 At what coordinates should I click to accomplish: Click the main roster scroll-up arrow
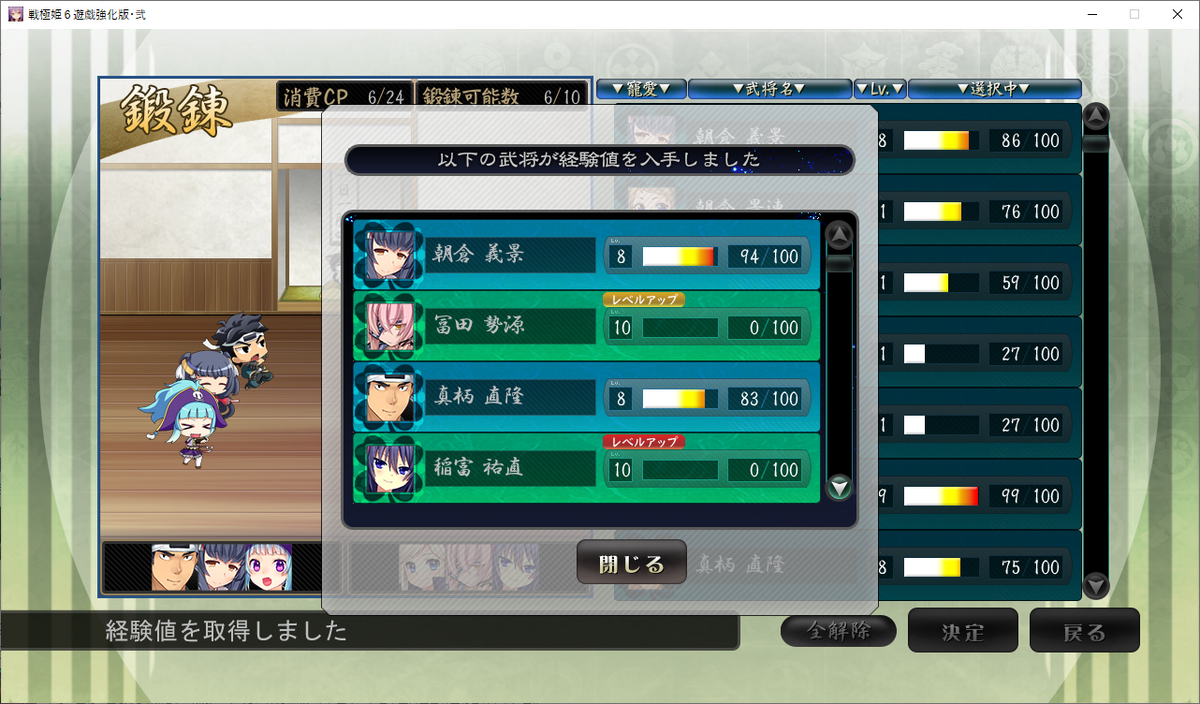(x=1096, y=117)
